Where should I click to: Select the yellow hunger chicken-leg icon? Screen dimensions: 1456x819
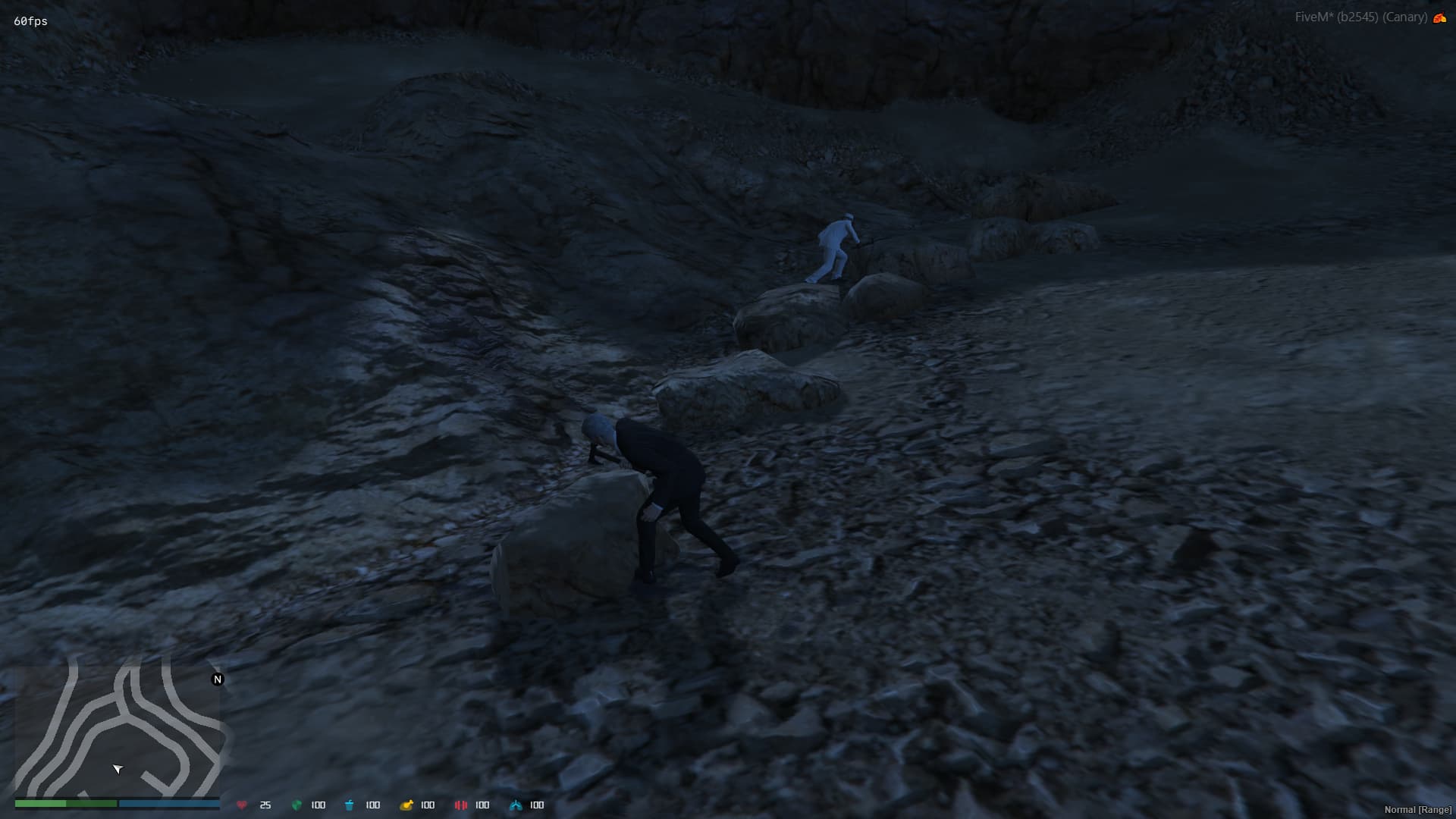(406, 805)
